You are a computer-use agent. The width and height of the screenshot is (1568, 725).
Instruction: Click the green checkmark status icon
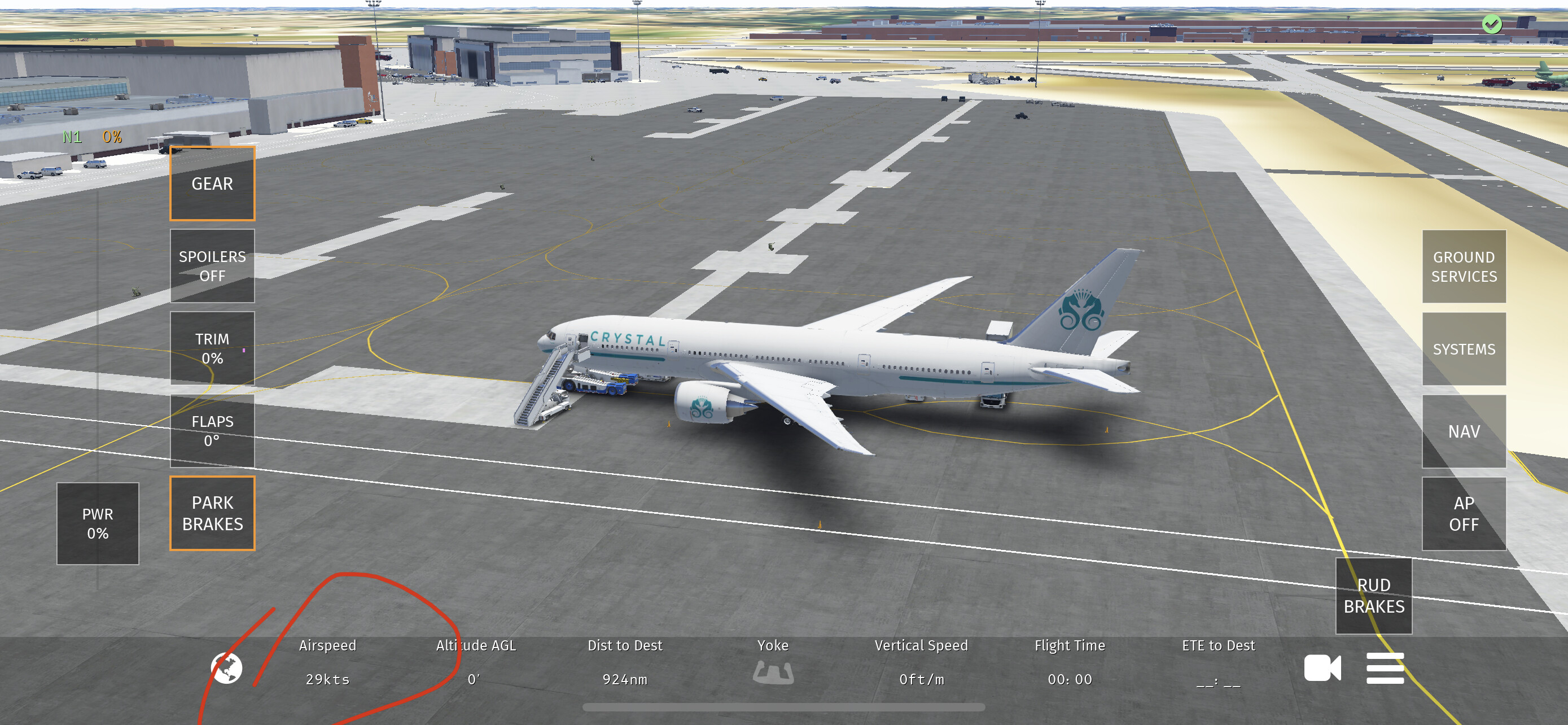point(1491,24)
